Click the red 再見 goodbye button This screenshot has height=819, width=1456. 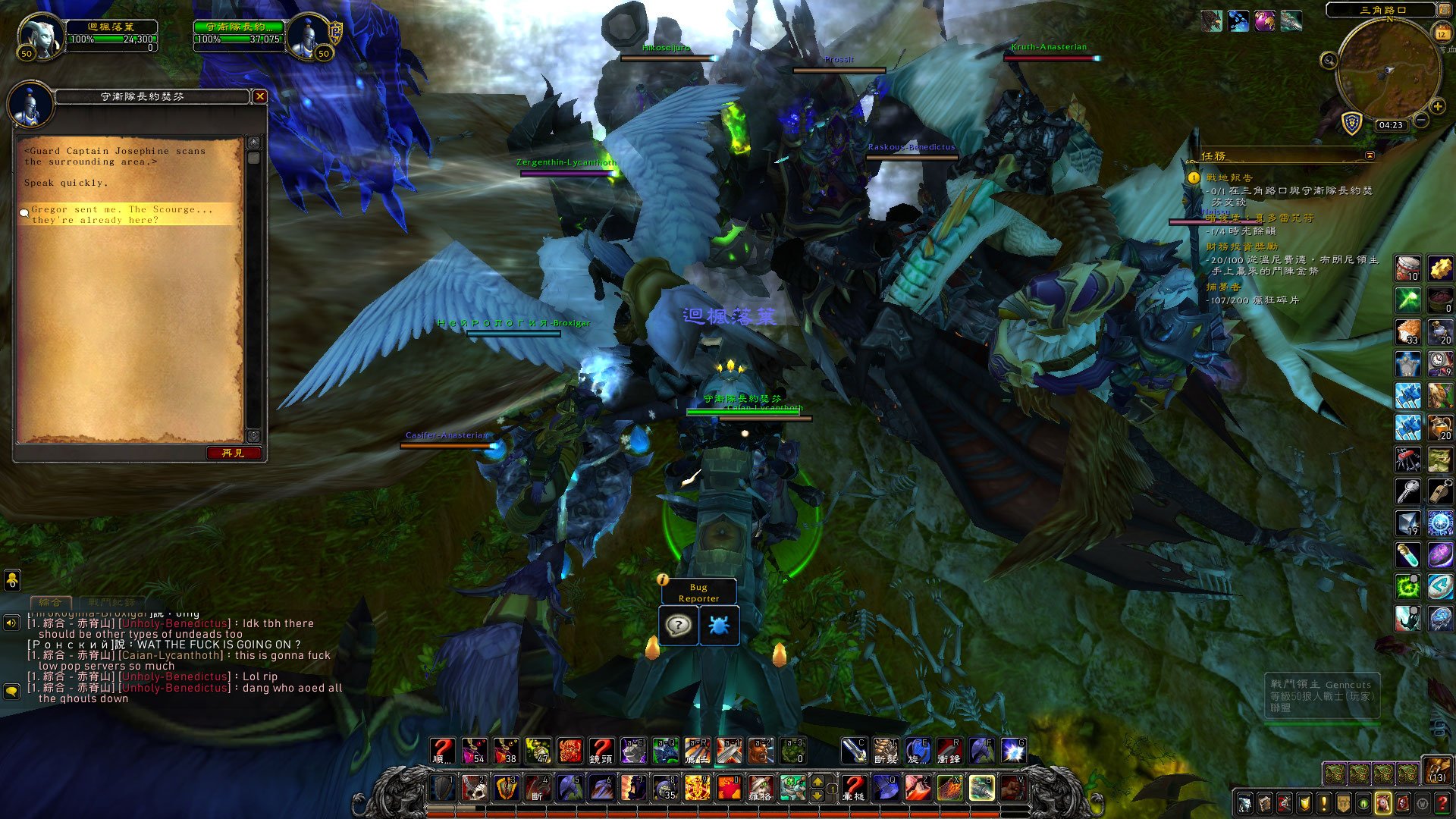(234, 453)
